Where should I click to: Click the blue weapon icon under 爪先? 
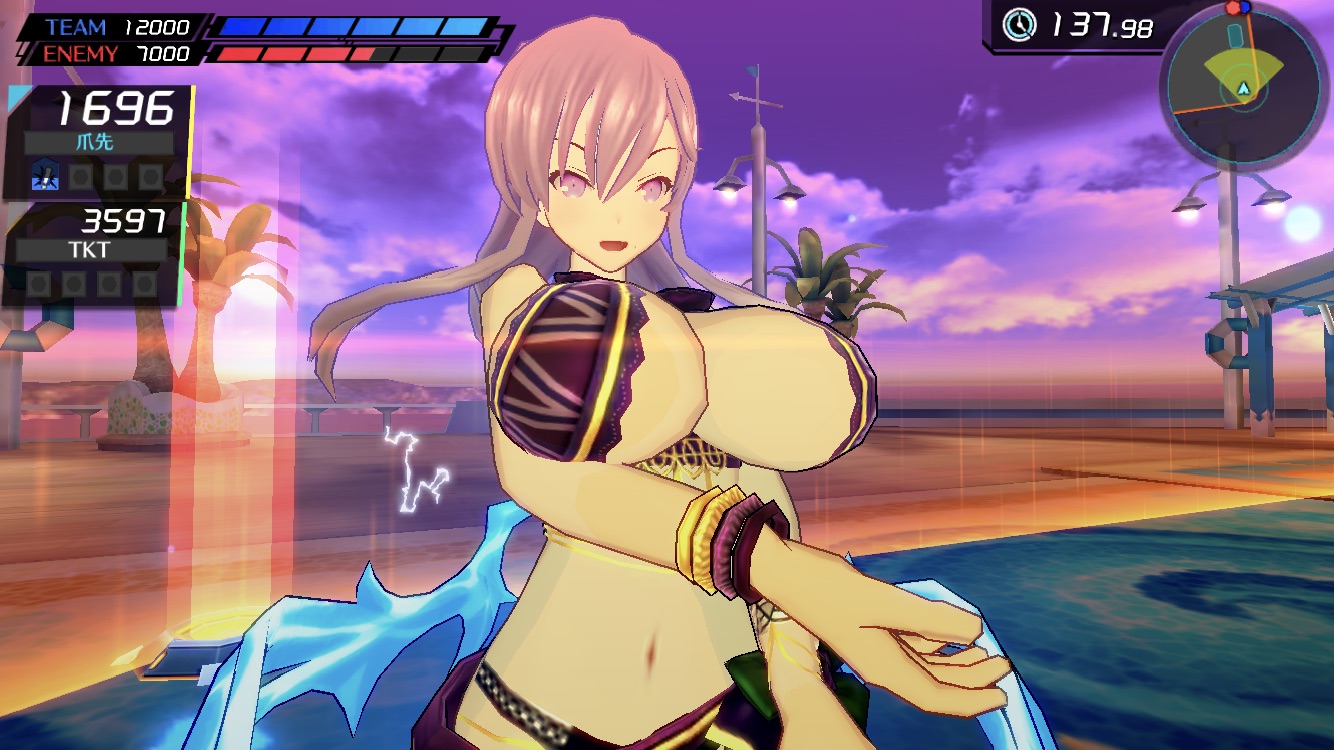pos(45,176)
